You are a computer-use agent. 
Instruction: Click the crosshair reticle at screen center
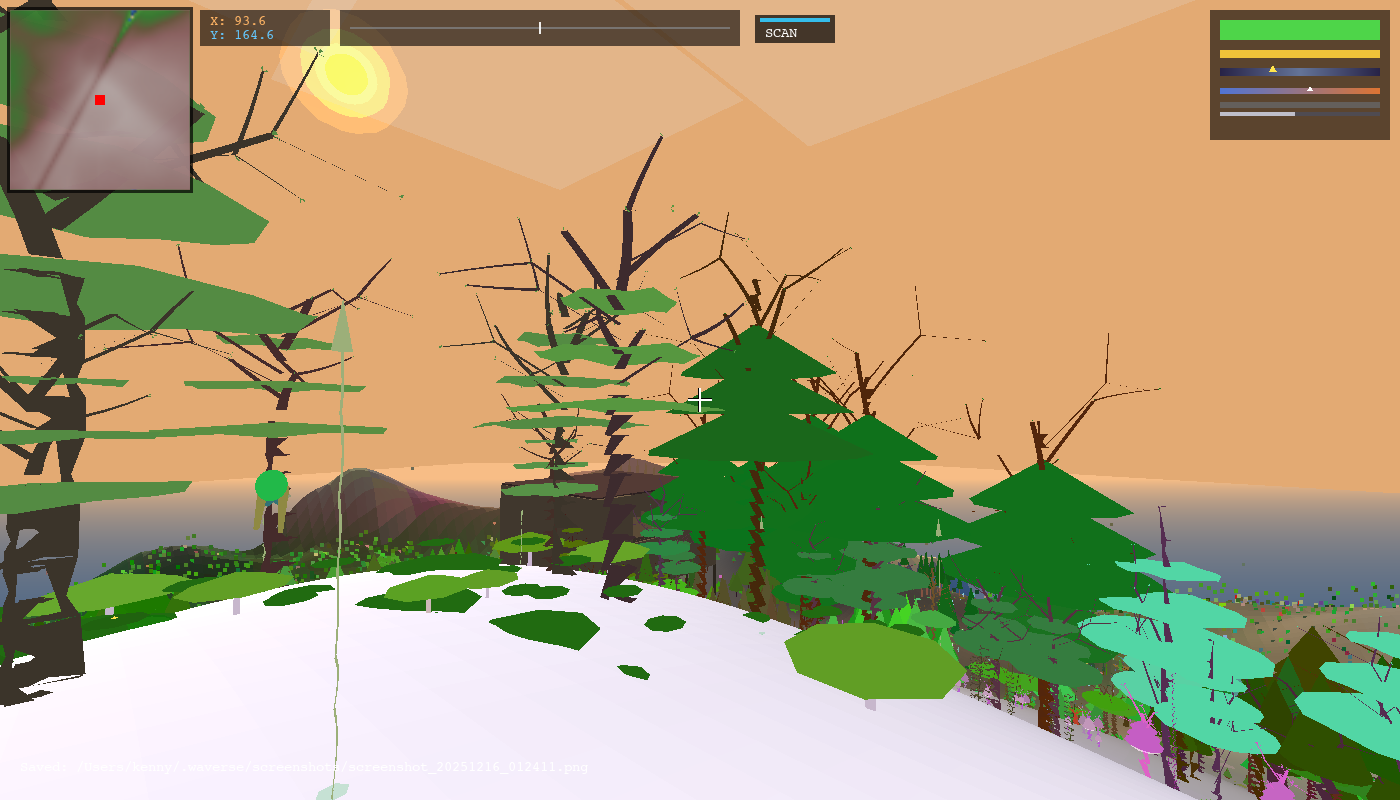pyautogui.click(x=700, y=400)
